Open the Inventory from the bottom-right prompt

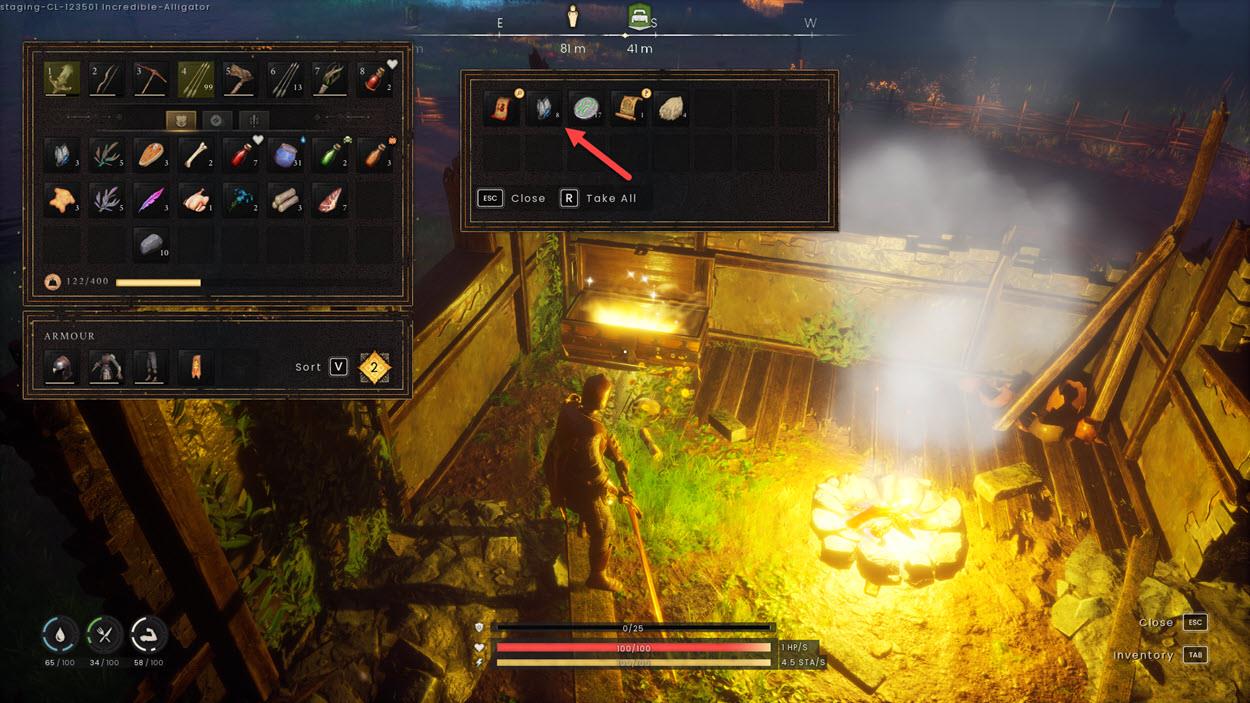pos(1195,655)
